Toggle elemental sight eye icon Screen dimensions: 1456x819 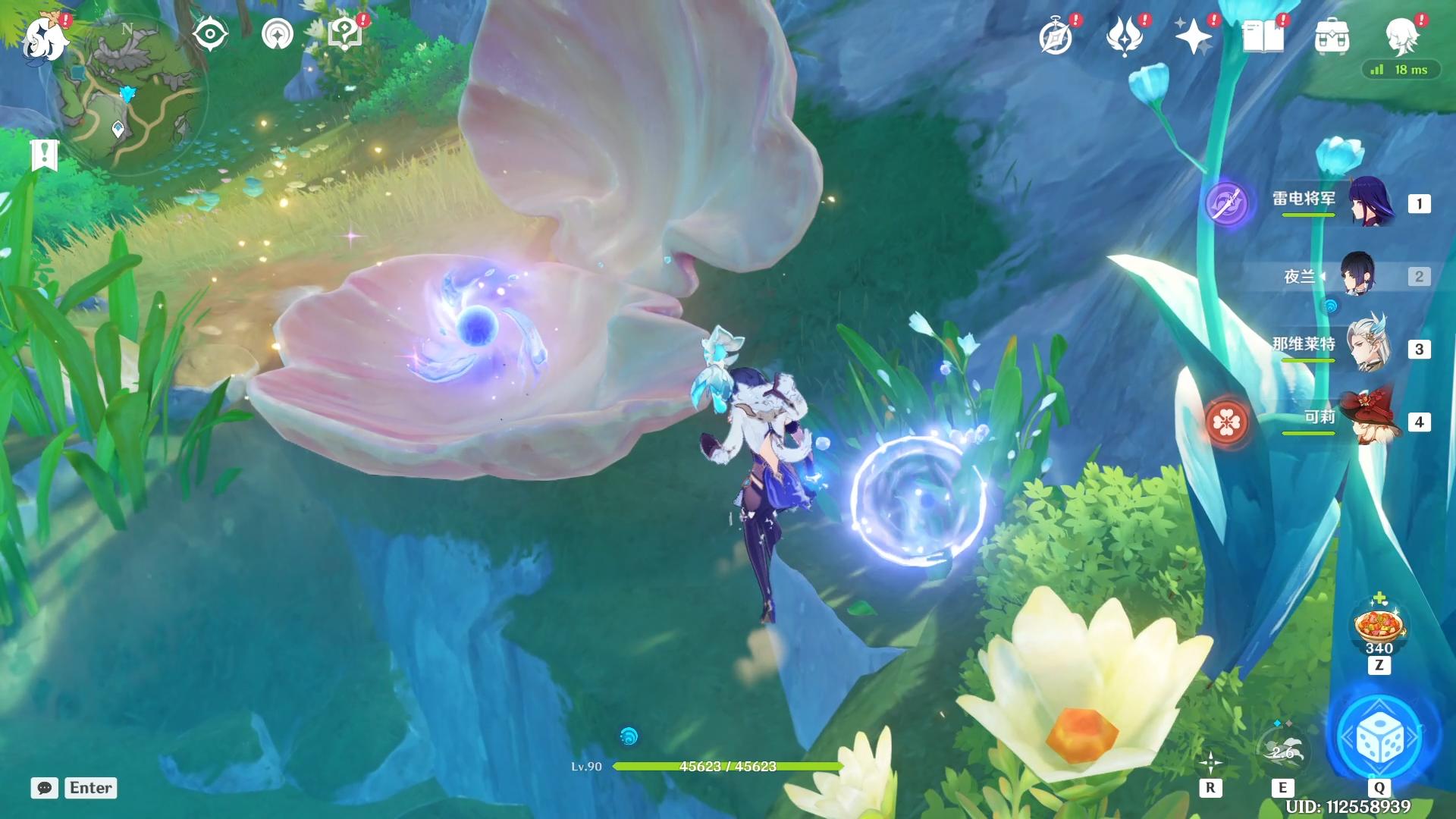[210, 34]
